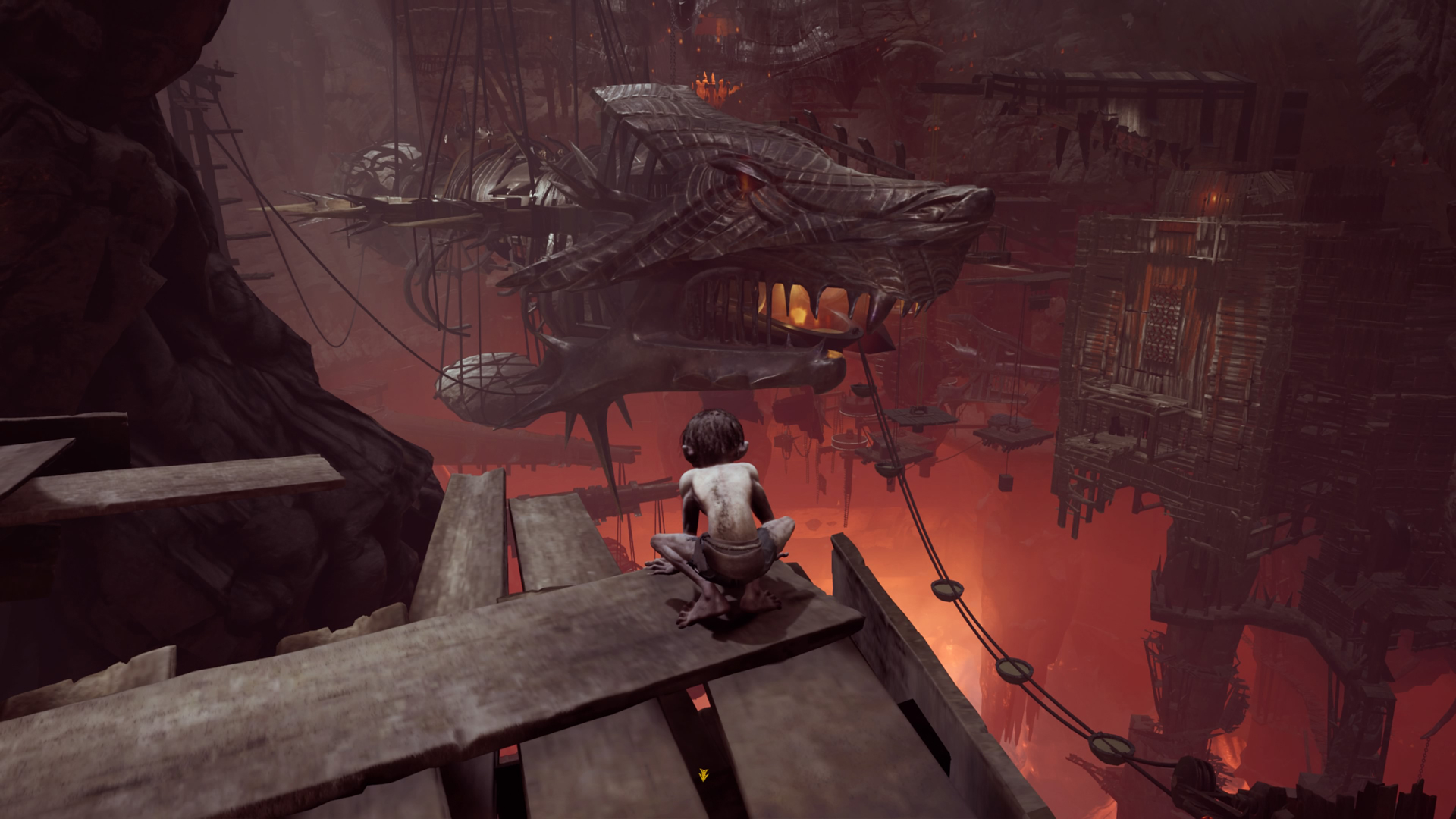Click the yellow downward objective arrow marker
This screenshot has width=1456, height=819.
[x=703, y=774]
